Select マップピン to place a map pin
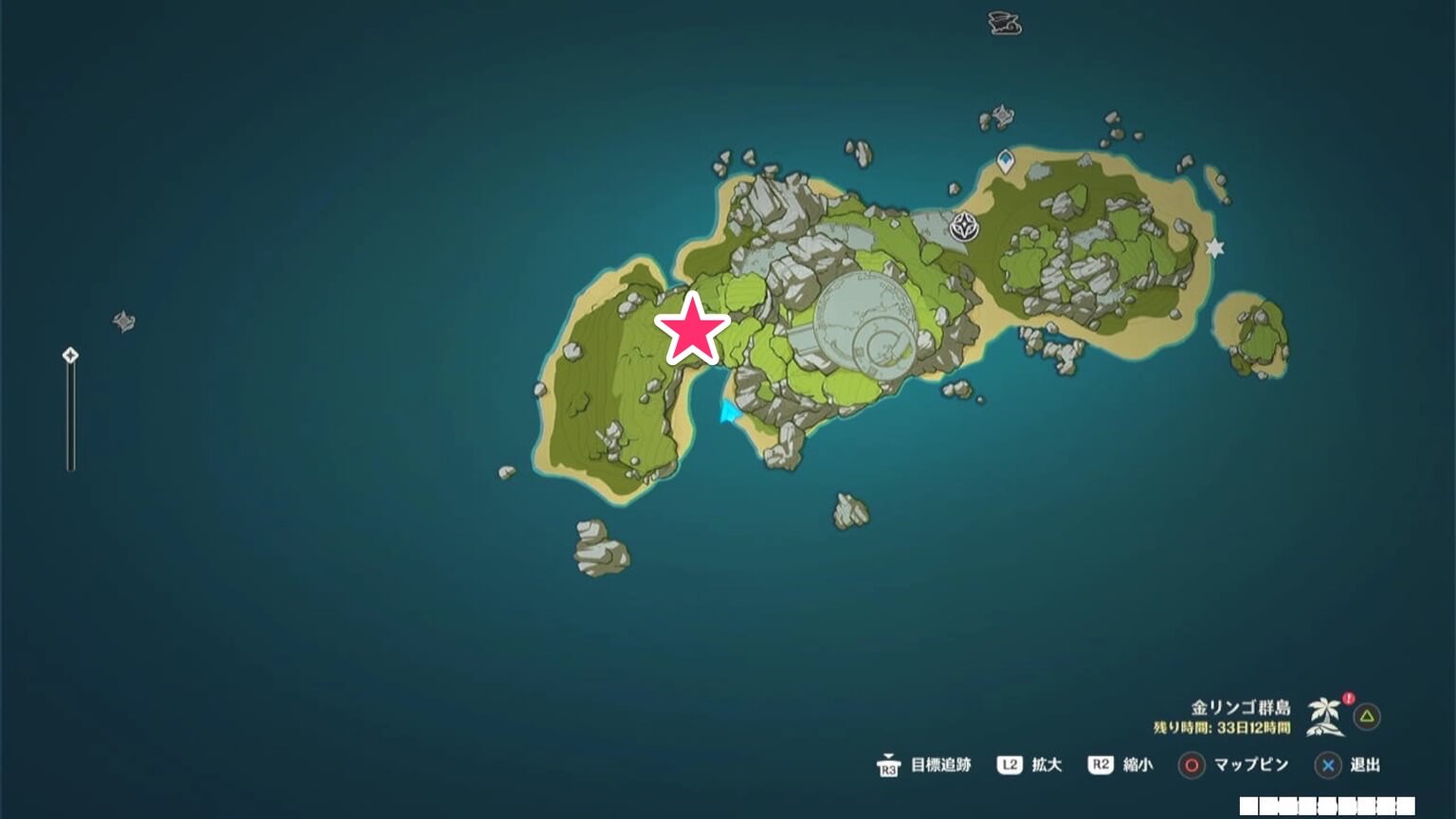This screenshot has height=819, width=1456. coord(1251,765)
